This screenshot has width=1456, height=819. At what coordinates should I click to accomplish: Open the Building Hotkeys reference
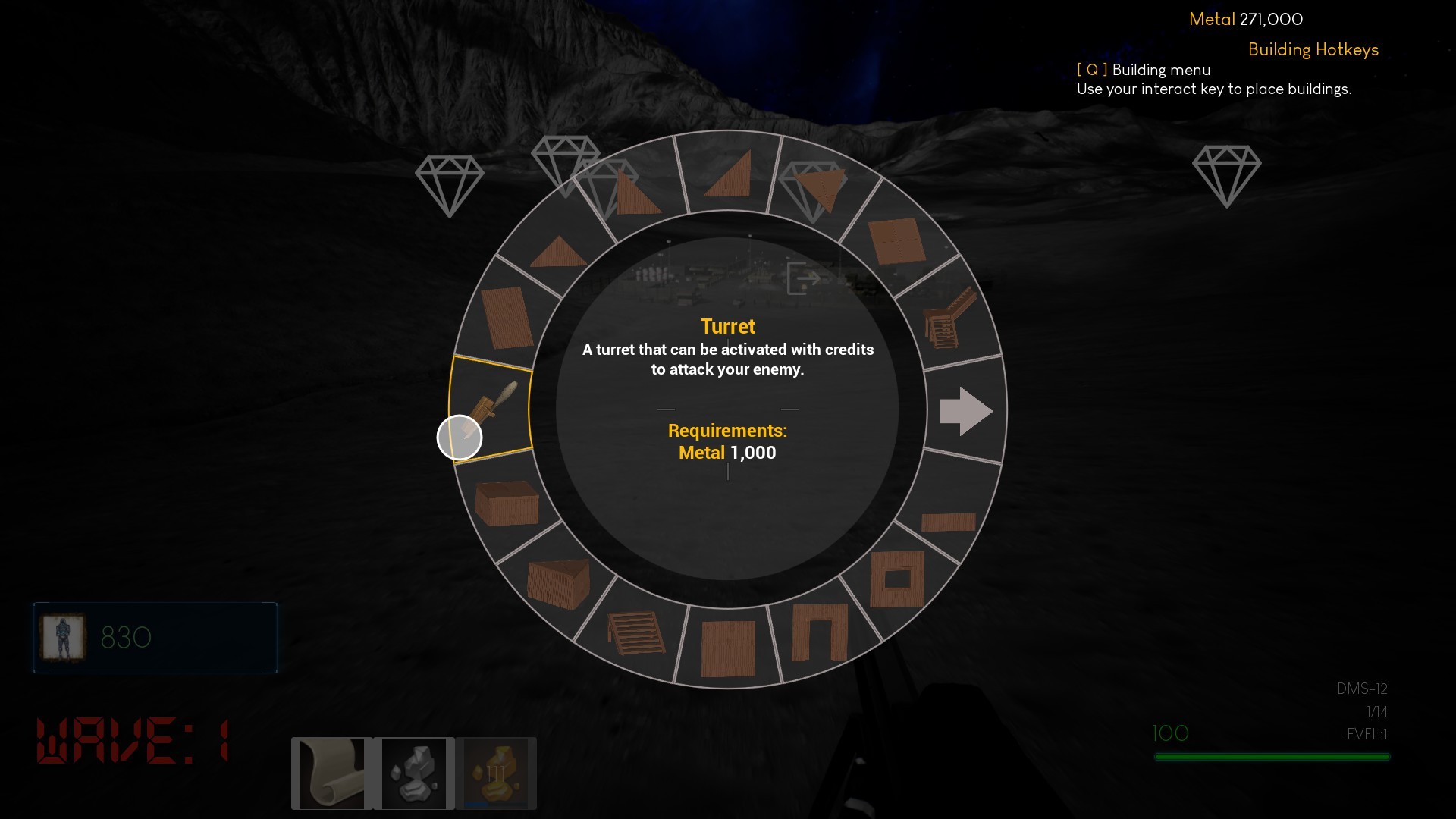(1313, 50)
